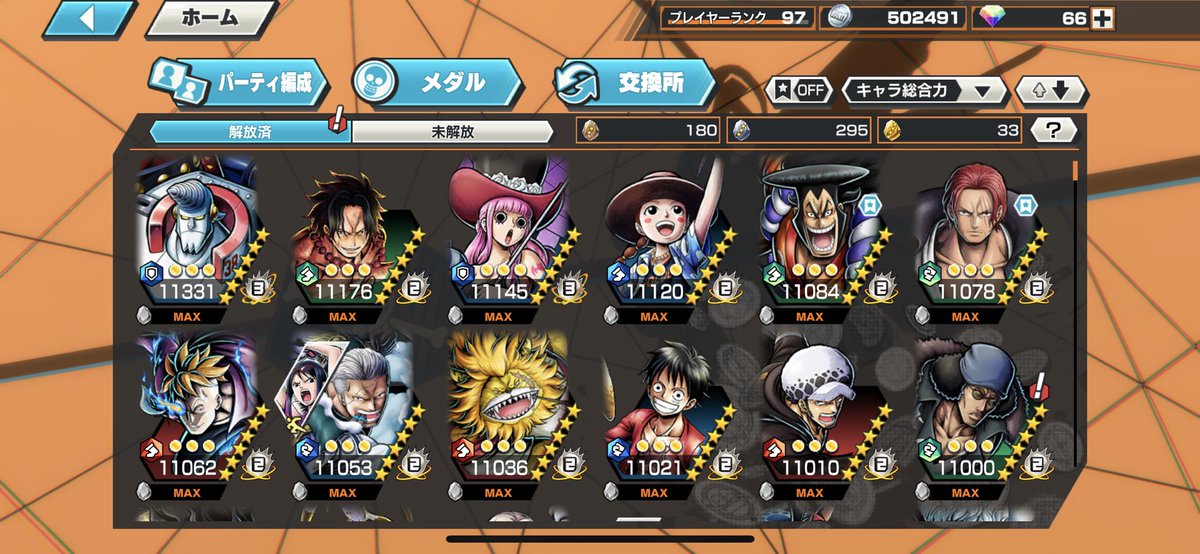Toggle the star favorite filter OFF
The height and width of the screenshot is (554, 1200).
(799, 90)
